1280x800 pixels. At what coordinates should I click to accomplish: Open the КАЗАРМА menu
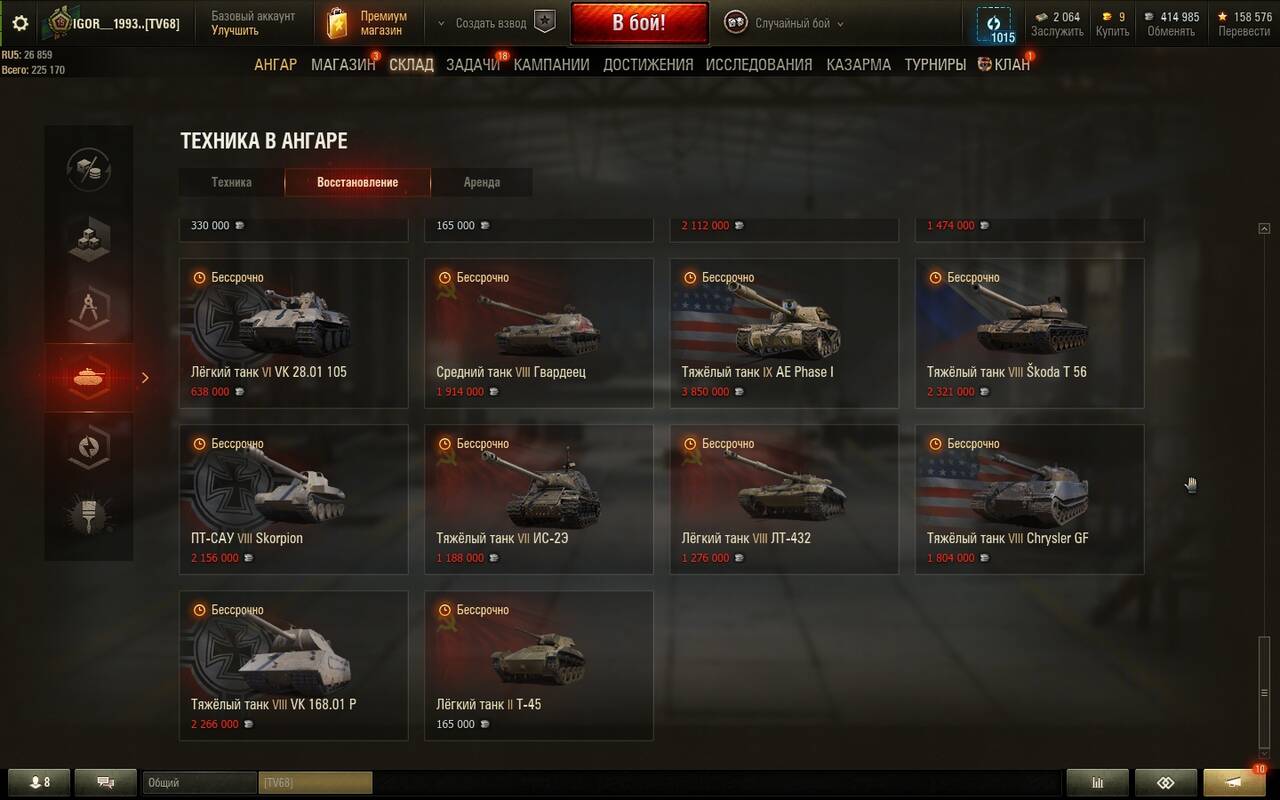[858, 65]
